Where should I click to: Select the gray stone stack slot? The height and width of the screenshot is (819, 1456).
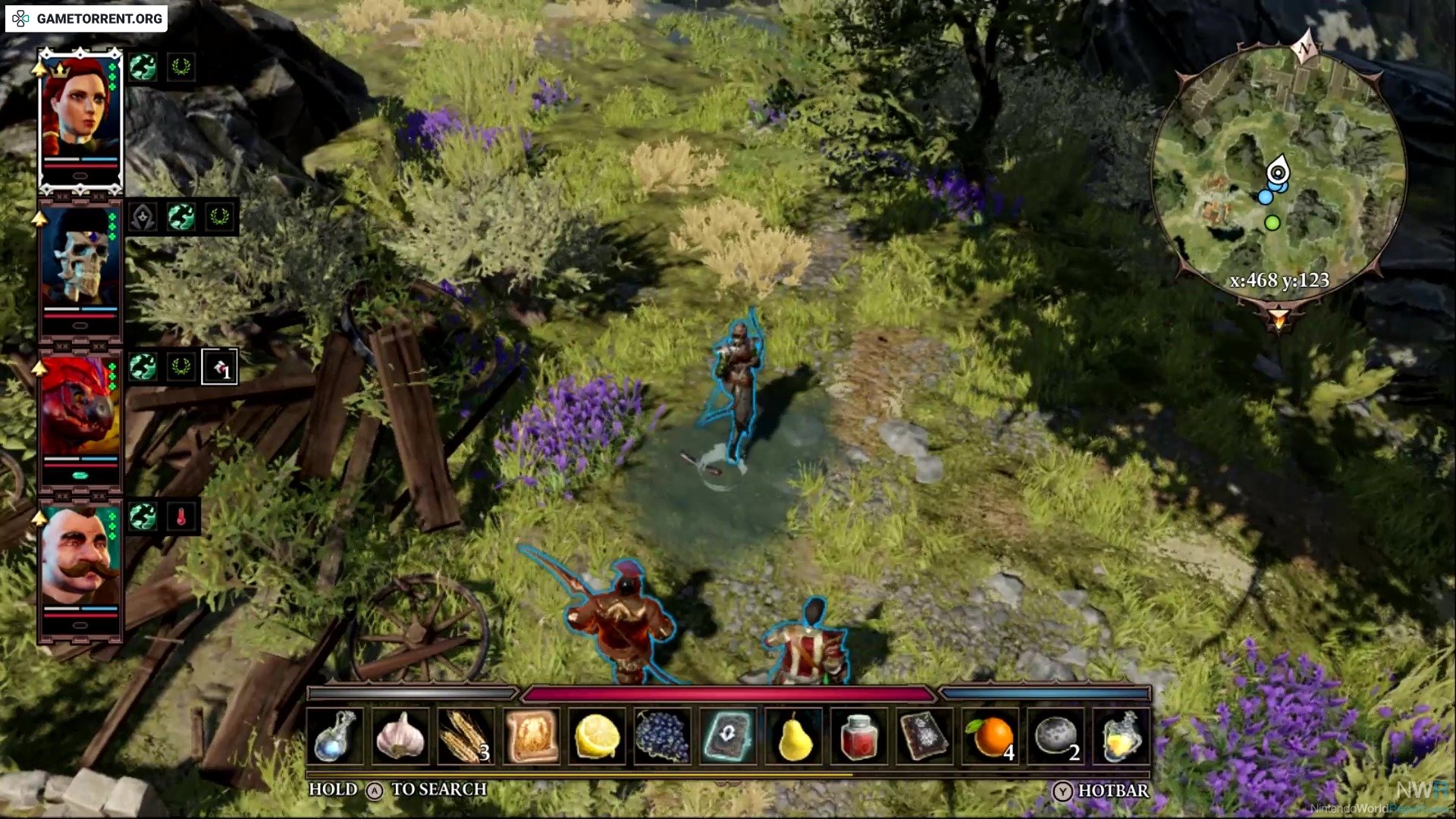click(1055, 736)
